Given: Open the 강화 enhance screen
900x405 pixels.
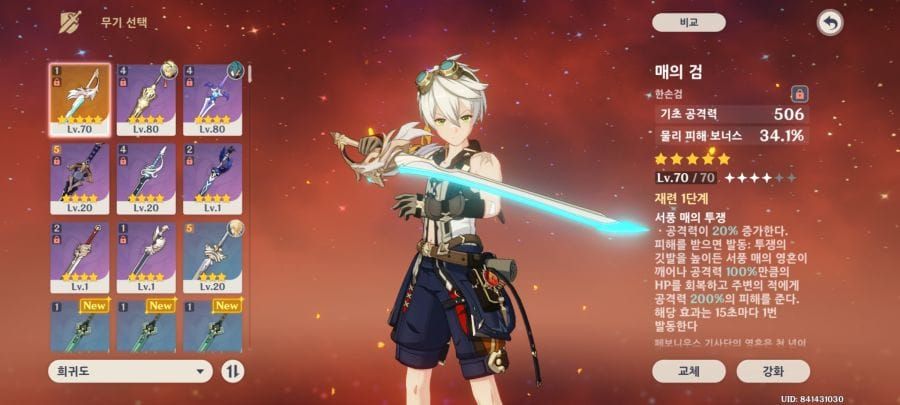Looking at the screenshot, I should coord(773,371).
